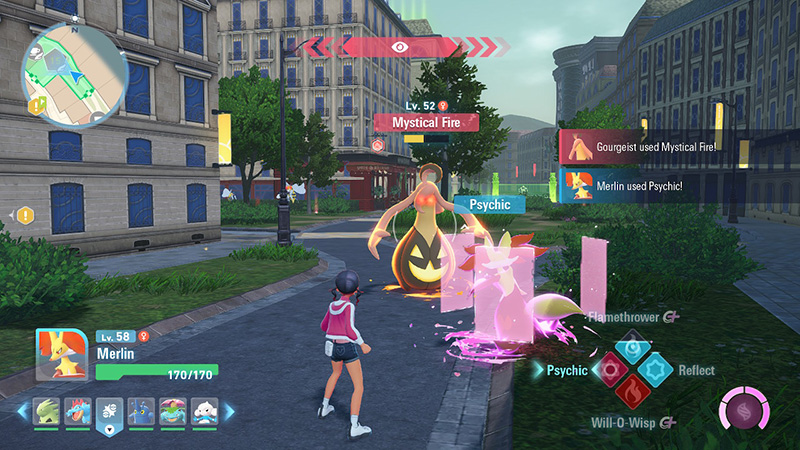Use the Flamethrower move diamond
This screenshot has width=800, height=450.
pyautogui.click(x=632, y=346)
